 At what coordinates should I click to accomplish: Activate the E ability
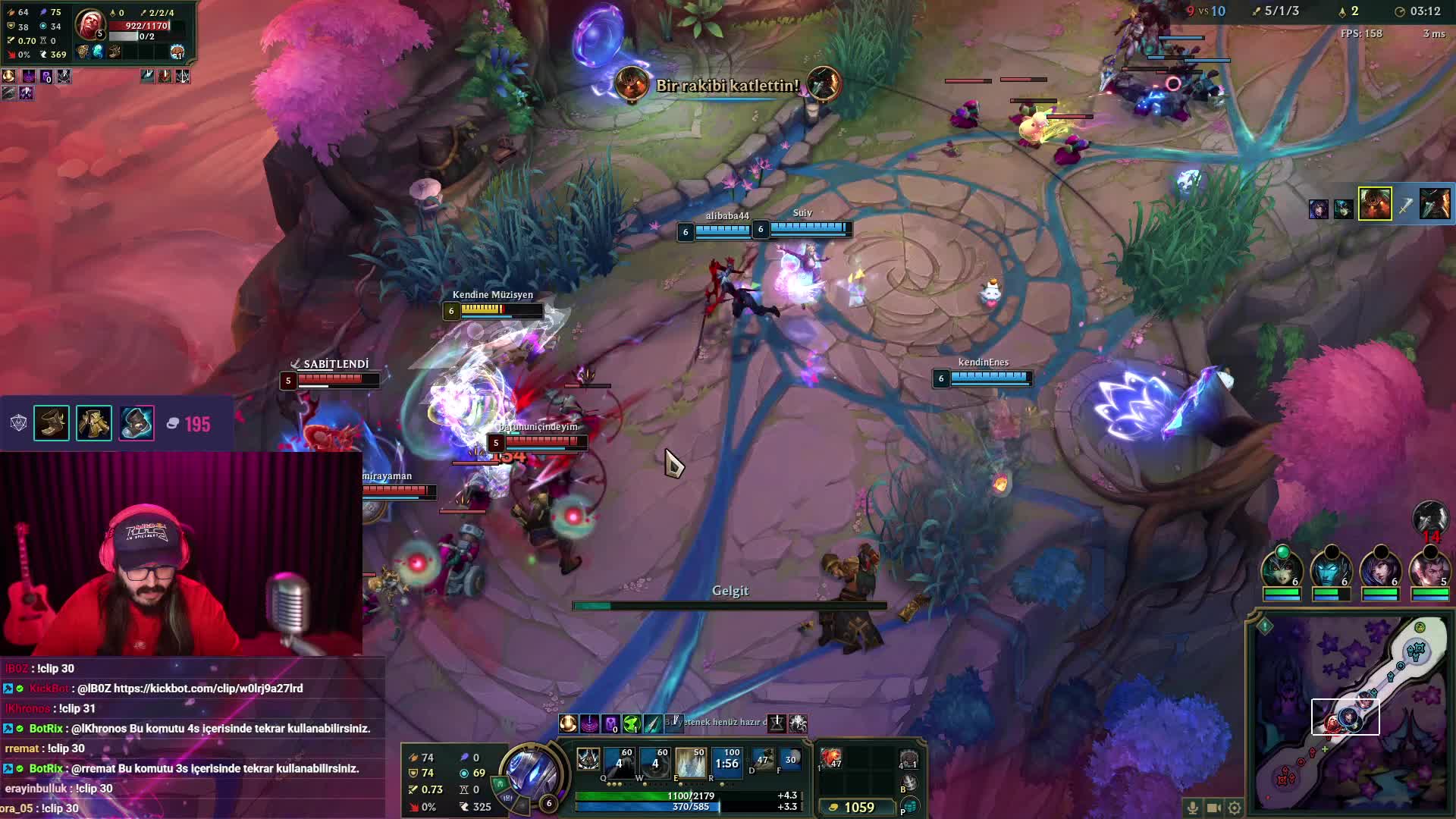coord(691,762)
